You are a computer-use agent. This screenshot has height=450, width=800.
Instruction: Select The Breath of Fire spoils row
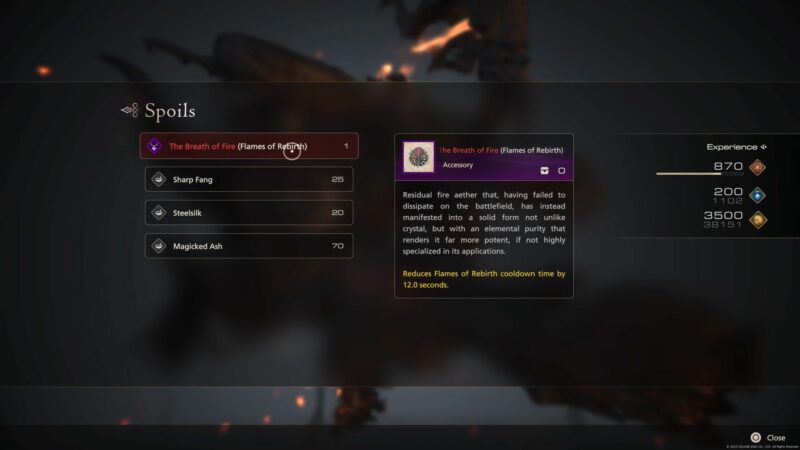point(248,146)
